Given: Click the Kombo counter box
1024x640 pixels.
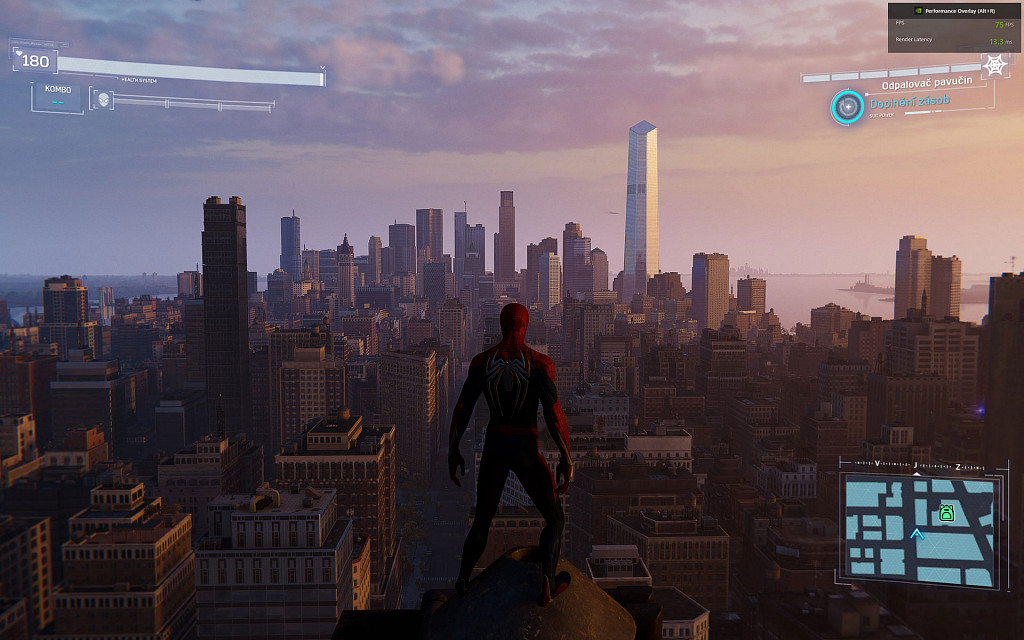Looking at the screenshot, I should tap(58, 96).
